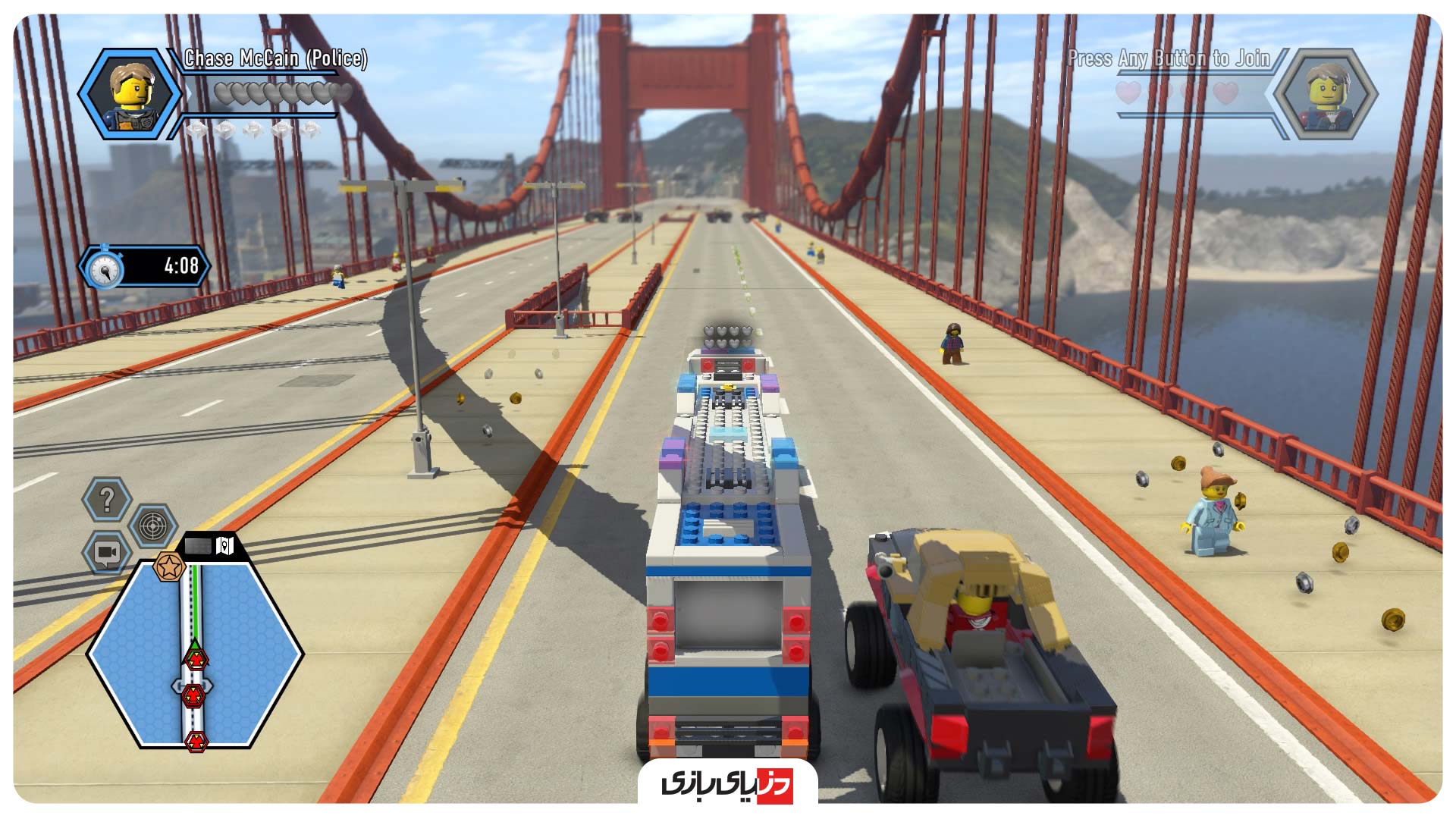Click the Press Any Button to Join prompt
This screenshot has height=819, width=1456.
pyautogui.click(x=1171, y=55)
